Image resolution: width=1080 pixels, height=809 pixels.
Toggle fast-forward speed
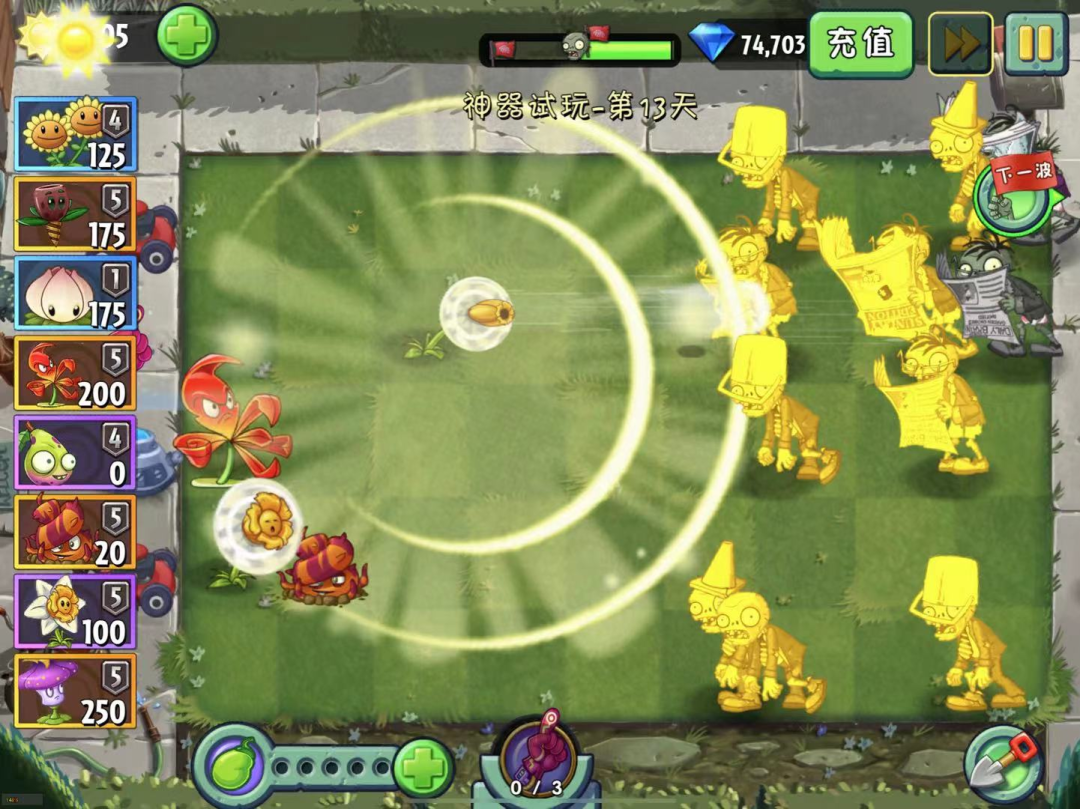pyautogui.click(x=960, y=44)
